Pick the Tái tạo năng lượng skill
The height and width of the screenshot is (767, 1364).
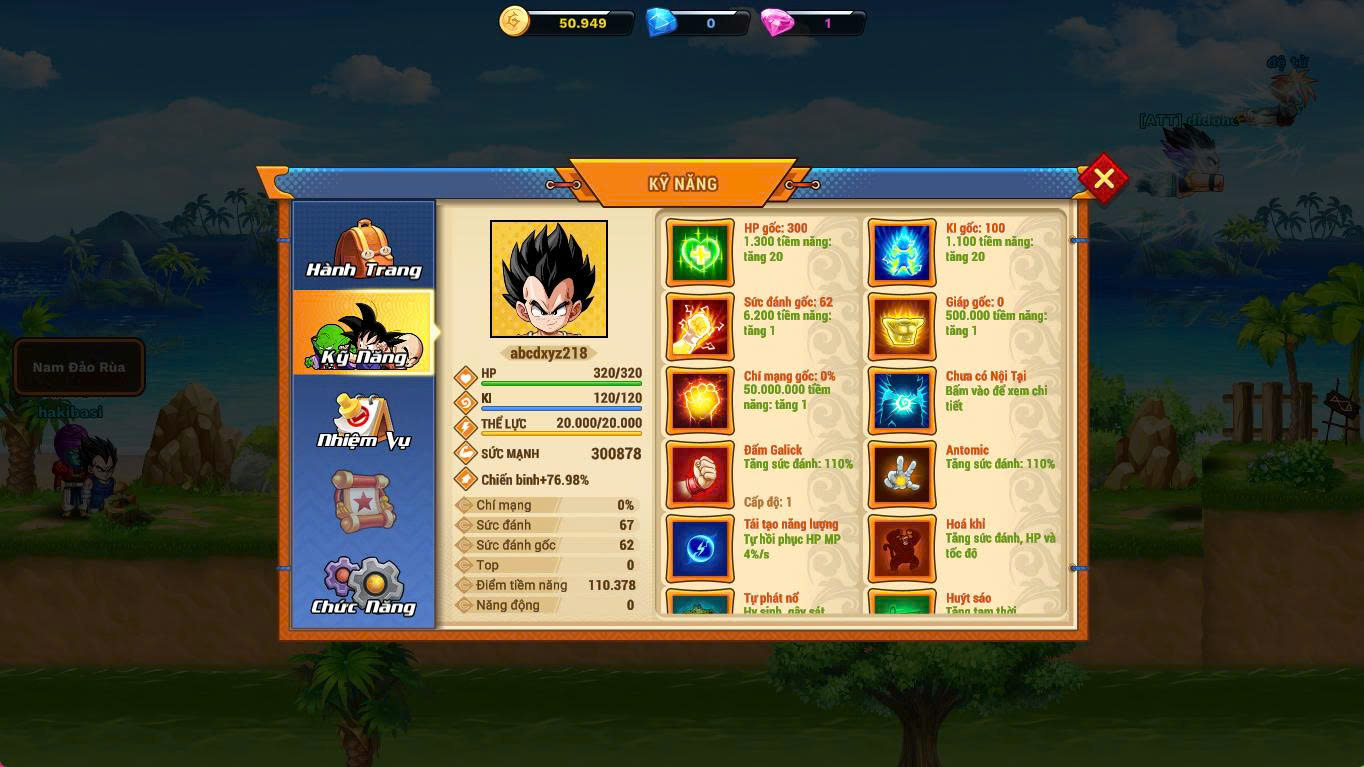pyautogui.click(x=700, y=548)
